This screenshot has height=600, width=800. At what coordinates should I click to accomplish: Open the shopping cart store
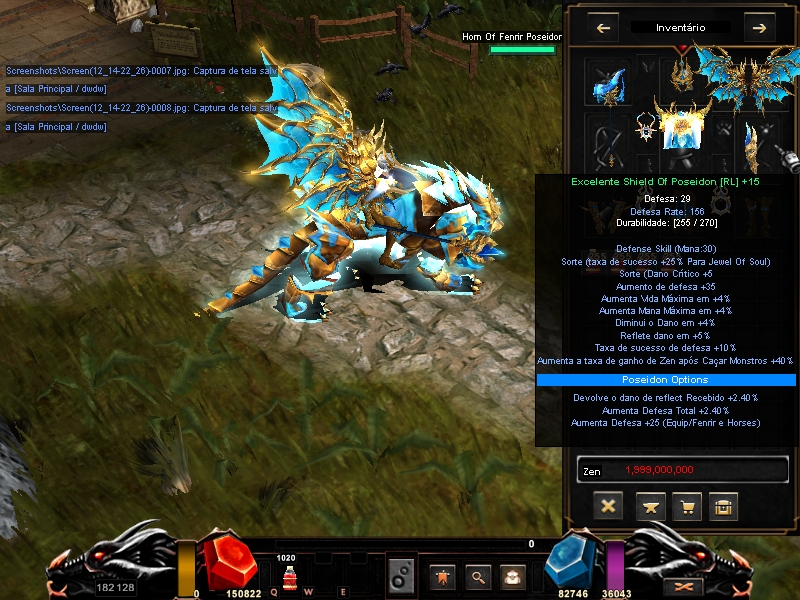pyautogui.click(x=687, y=506)
